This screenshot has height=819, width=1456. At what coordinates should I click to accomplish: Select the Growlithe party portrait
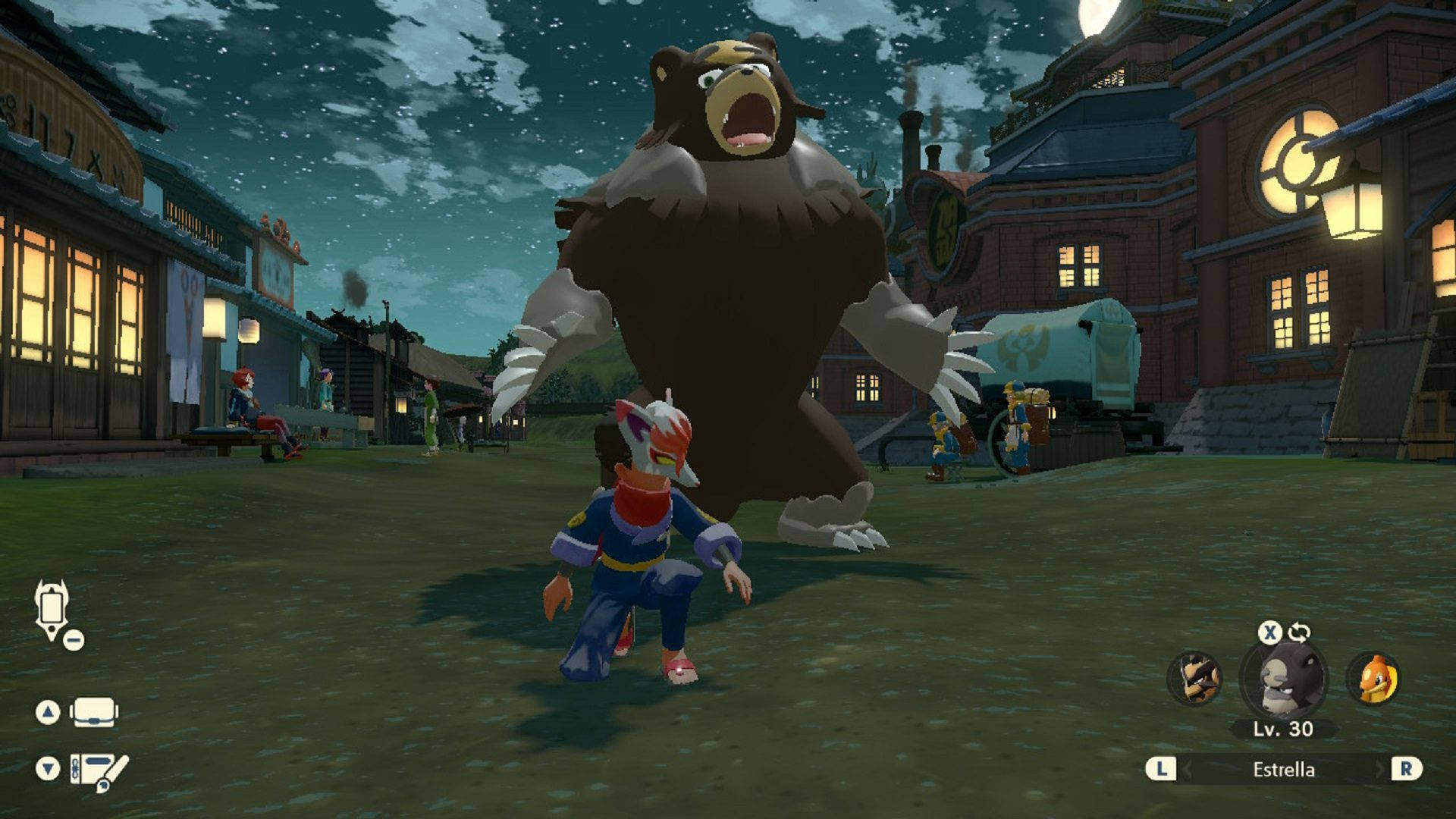tap(1194, 678)
